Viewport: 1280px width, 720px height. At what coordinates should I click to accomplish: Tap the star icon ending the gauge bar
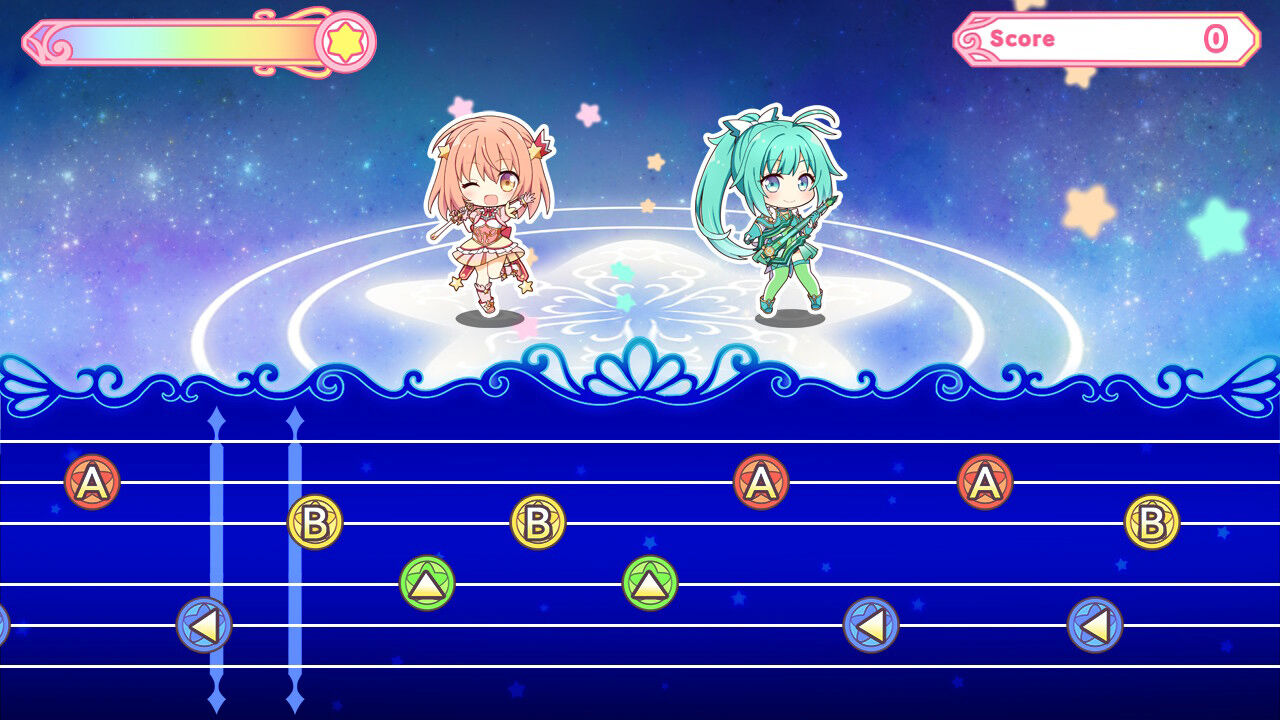click(346, 40)
